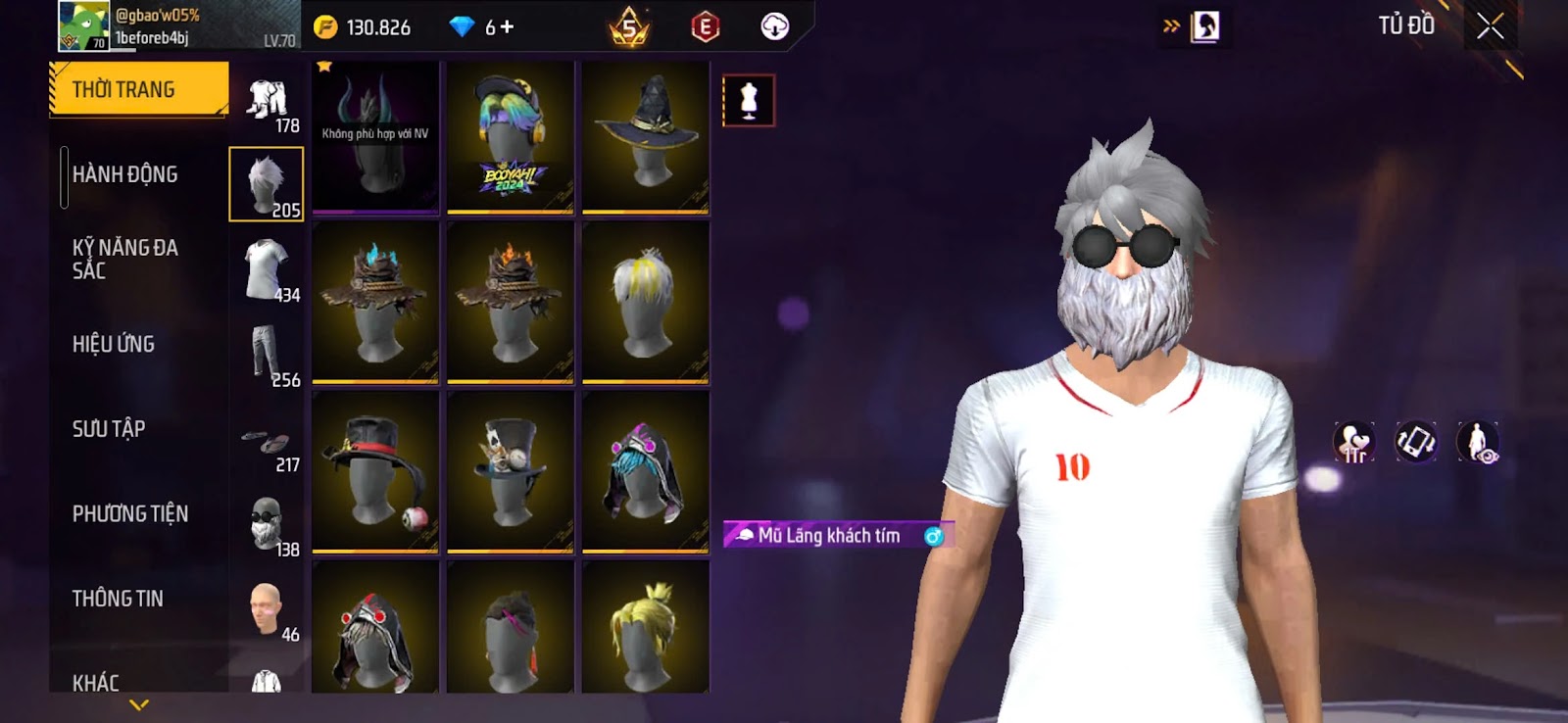This screenshot has height=723, width=1568.
Task: Open the Thời Trang tab
Action: (x=138, y=90)
